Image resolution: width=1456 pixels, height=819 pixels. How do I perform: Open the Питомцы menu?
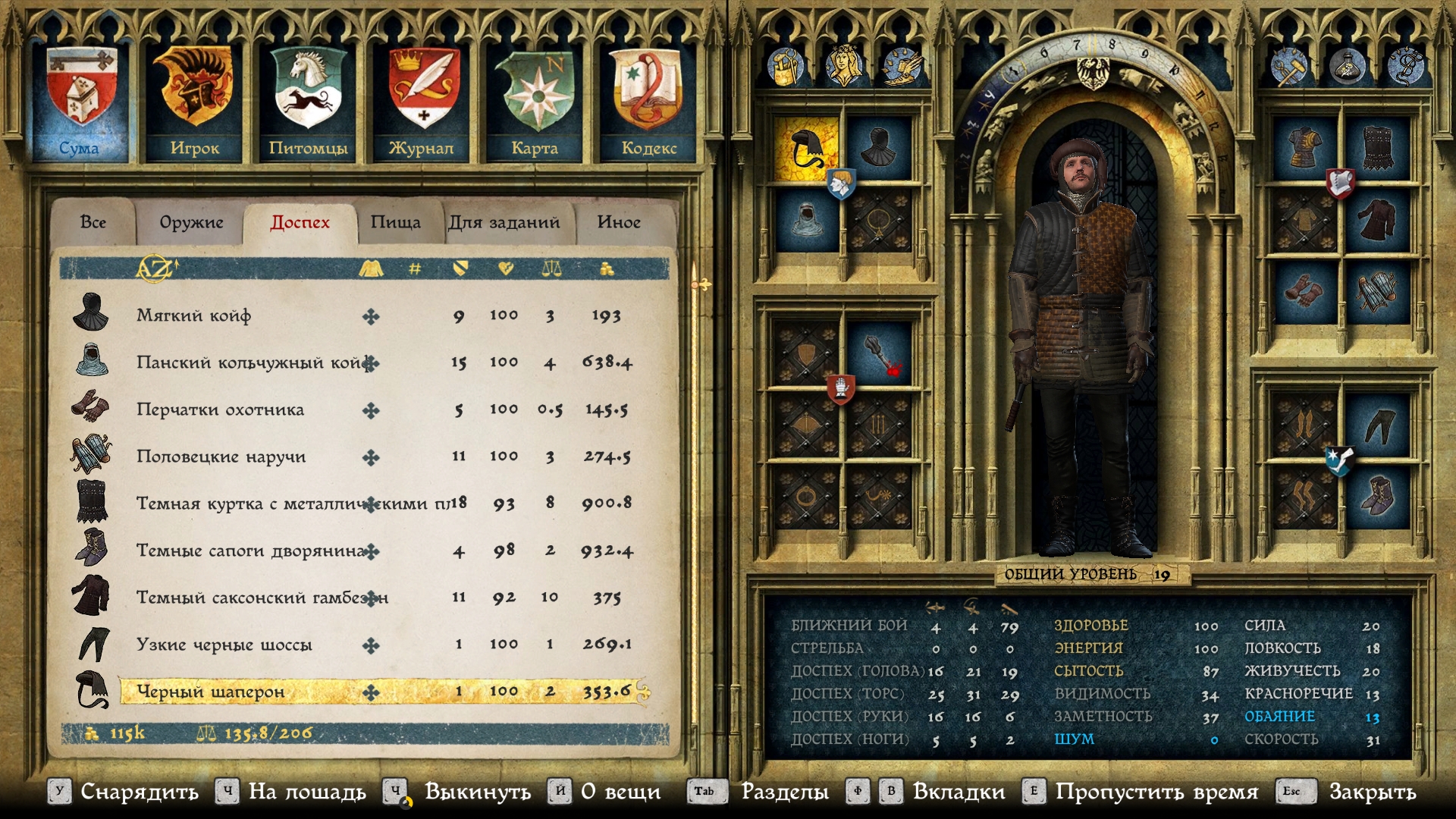[x=308, y=102]
